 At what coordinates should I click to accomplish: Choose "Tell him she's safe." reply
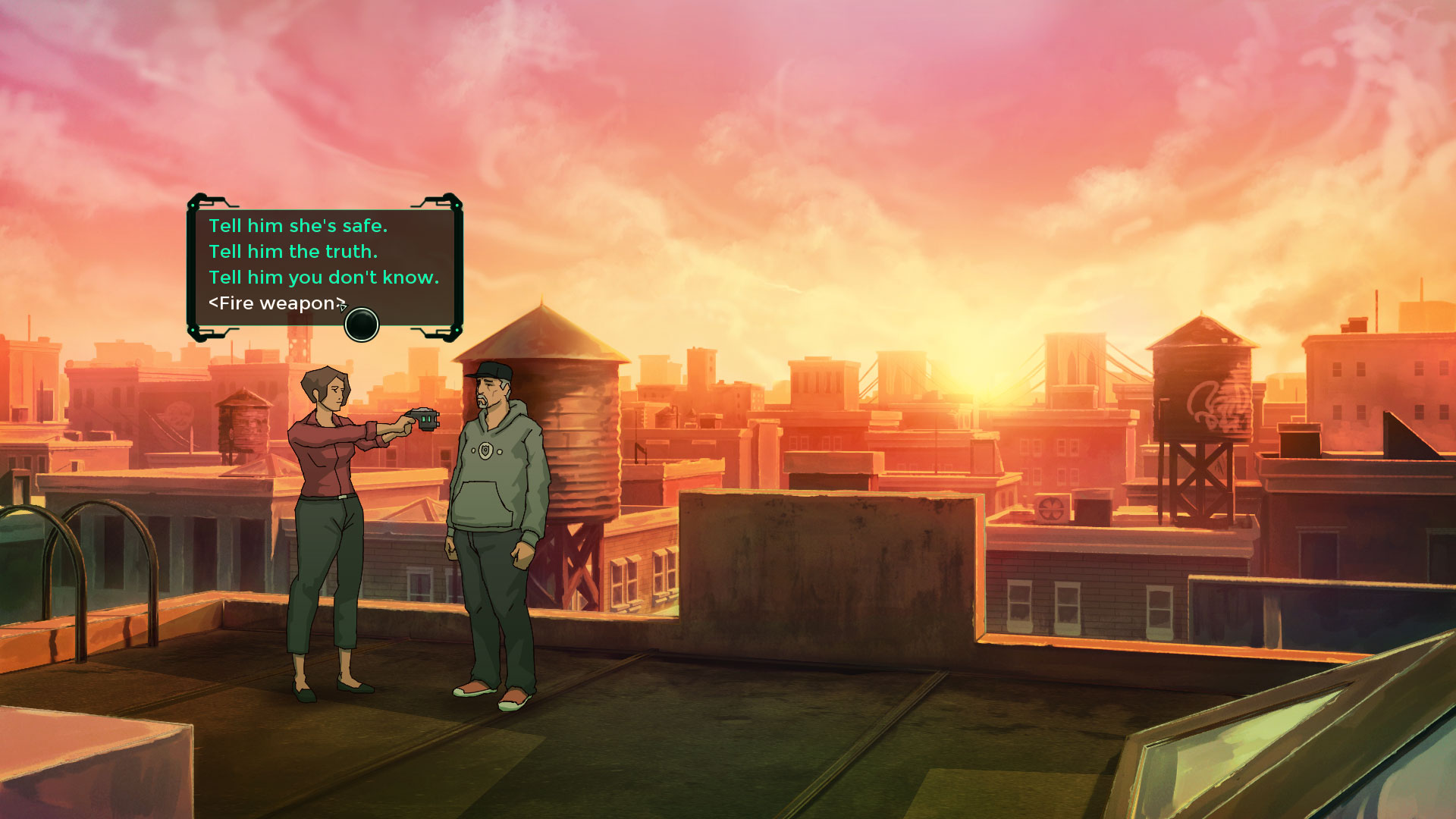click(x=298, y=226)
